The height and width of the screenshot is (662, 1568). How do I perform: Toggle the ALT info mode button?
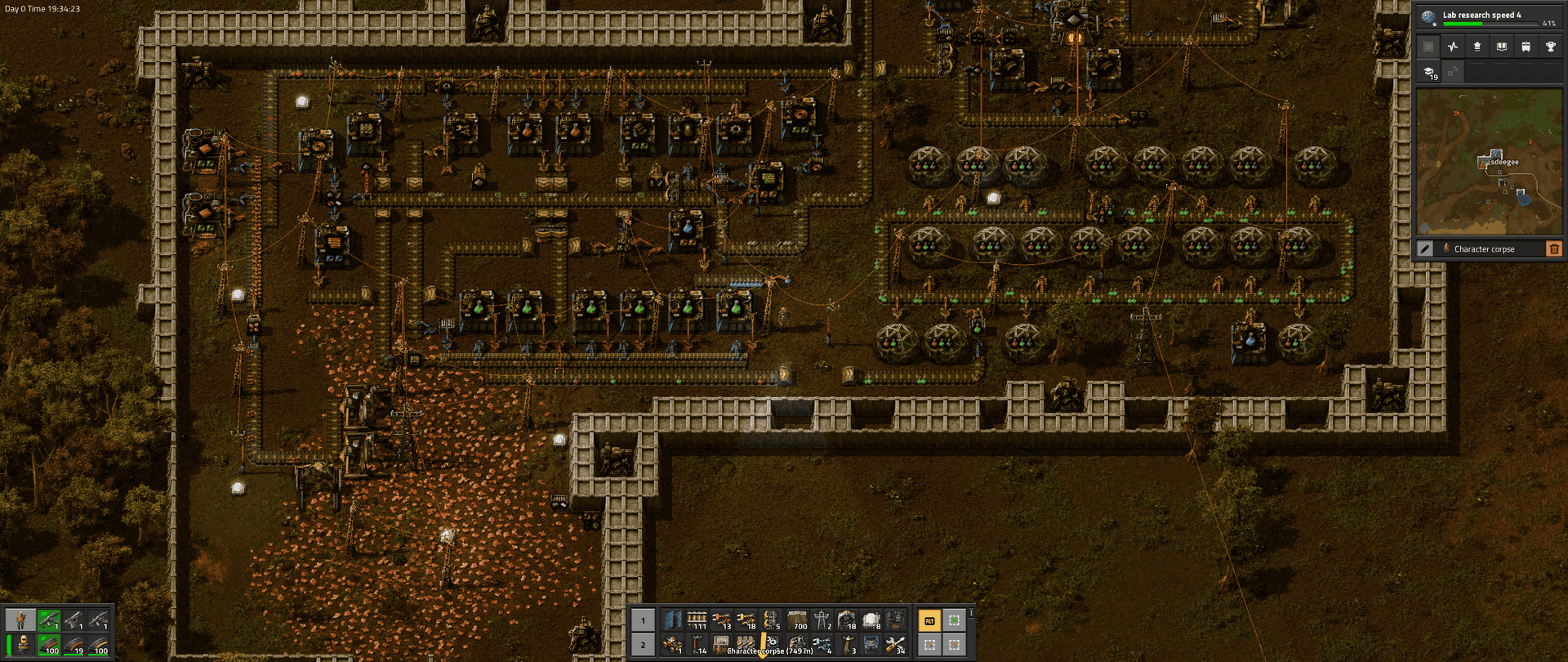coord(929,621)
